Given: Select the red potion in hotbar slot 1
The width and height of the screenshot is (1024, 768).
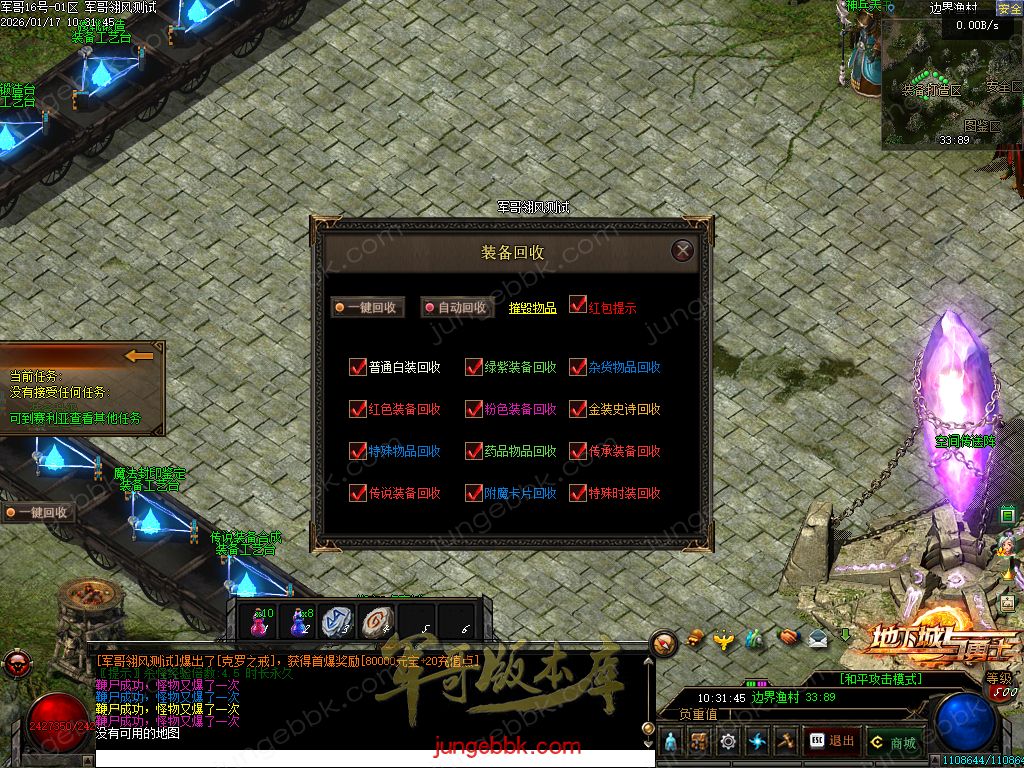Looking at the screenshot, I should point(259,622).
